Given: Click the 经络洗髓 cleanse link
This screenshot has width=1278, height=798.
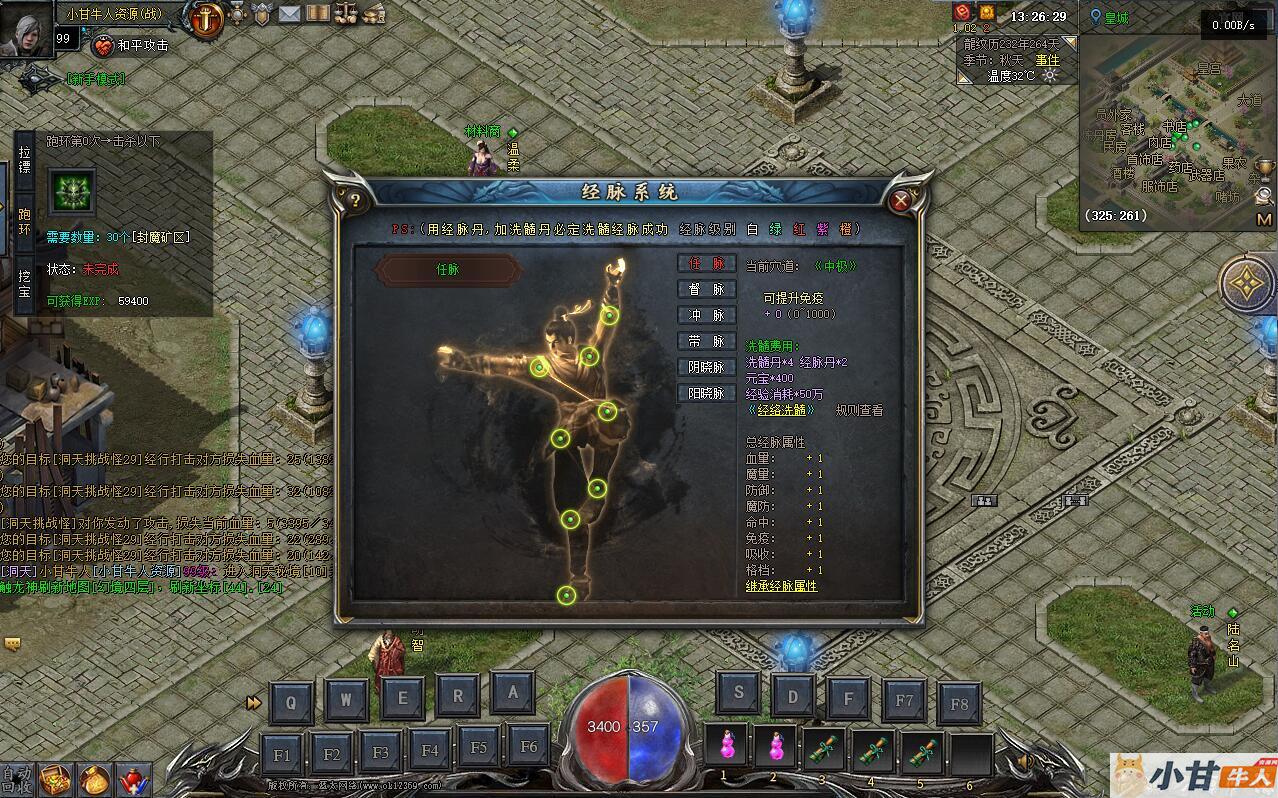Looking at the screenshot, I should point(781,410).
